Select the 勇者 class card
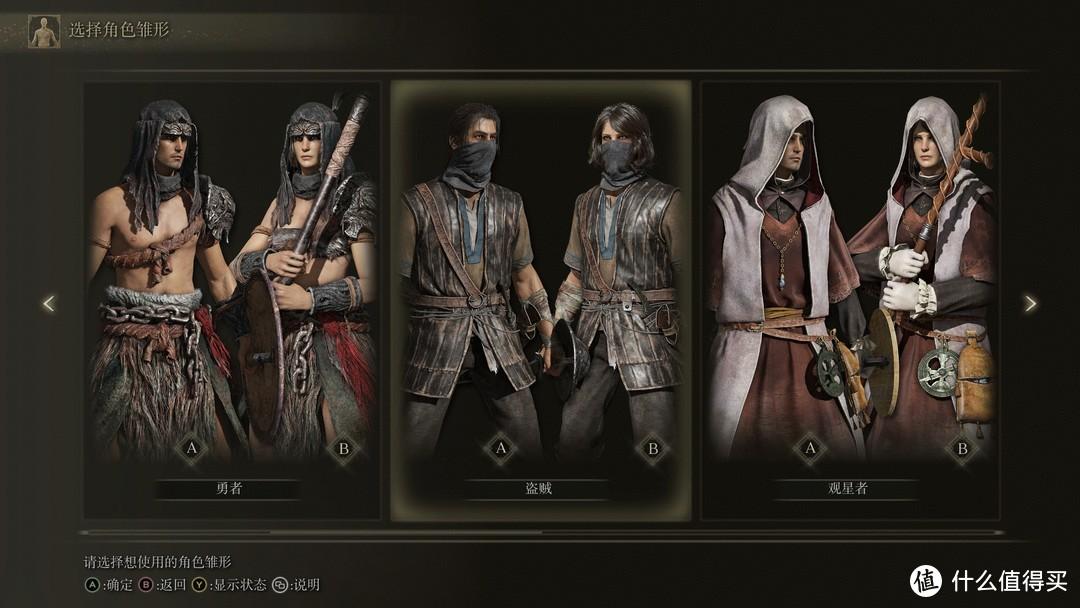The height and width of the screenshot is (608, 1080). click(231, 300)
